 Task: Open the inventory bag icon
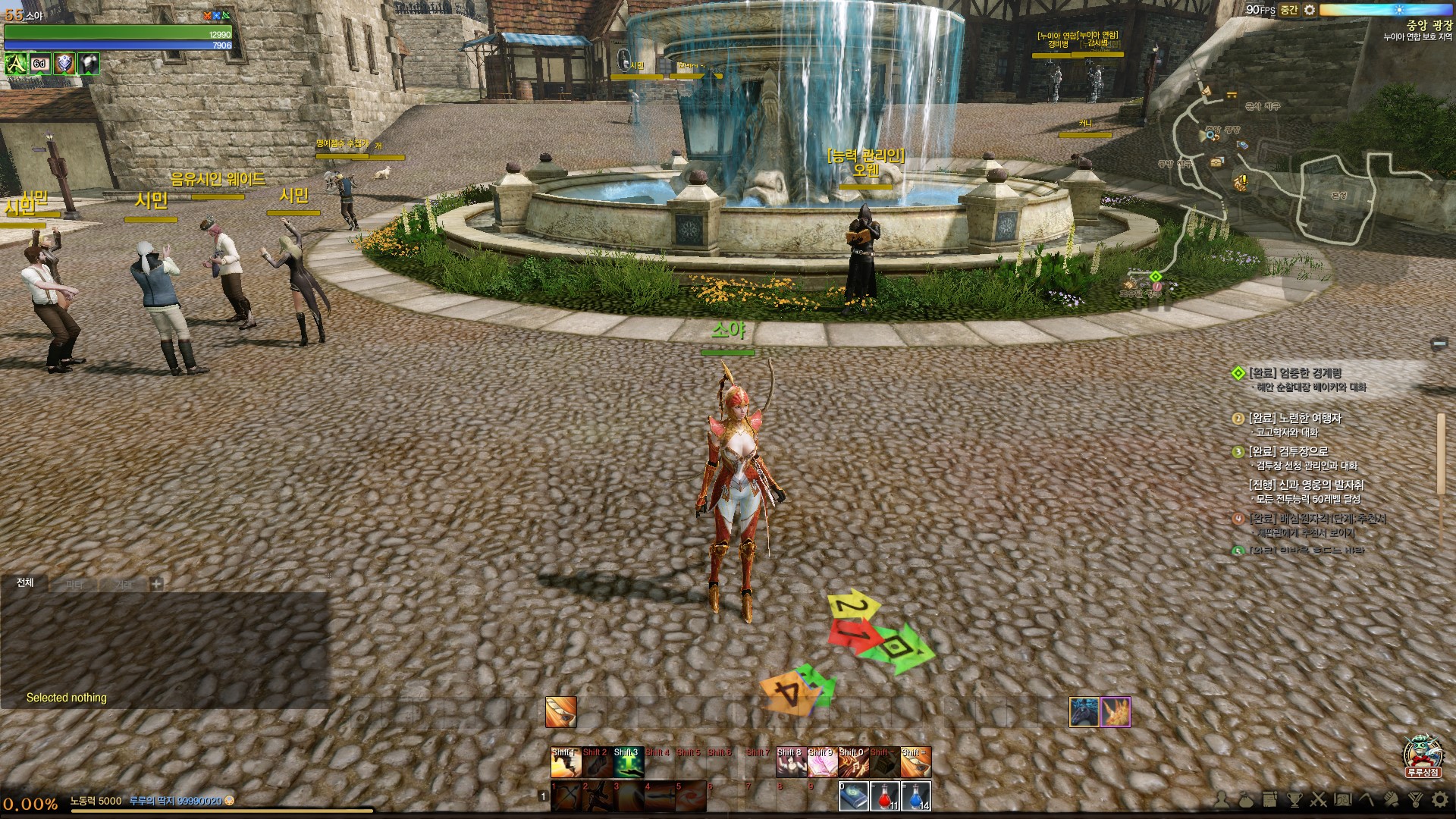pos(1247,799)
